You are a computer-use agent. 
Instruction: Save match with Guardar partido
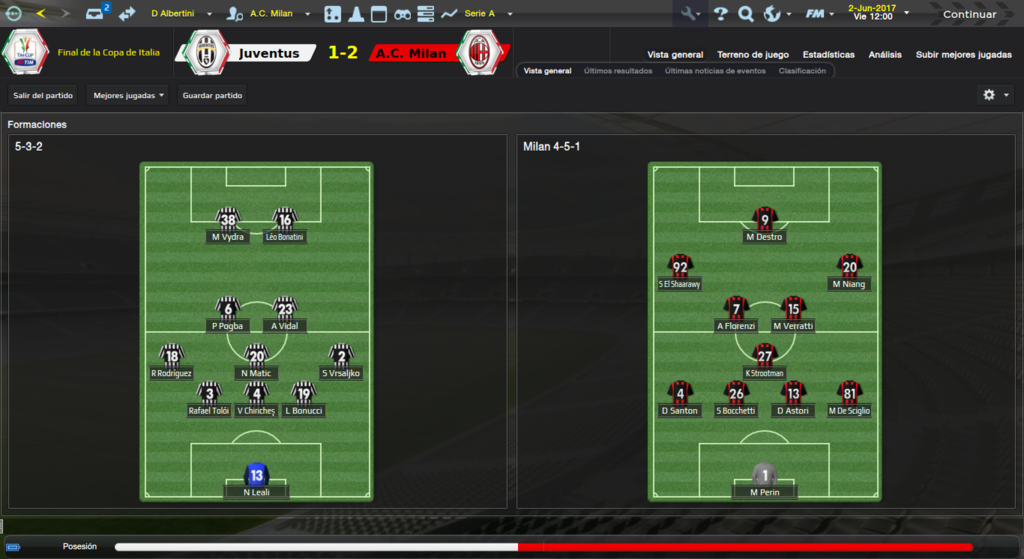(212, 96)
